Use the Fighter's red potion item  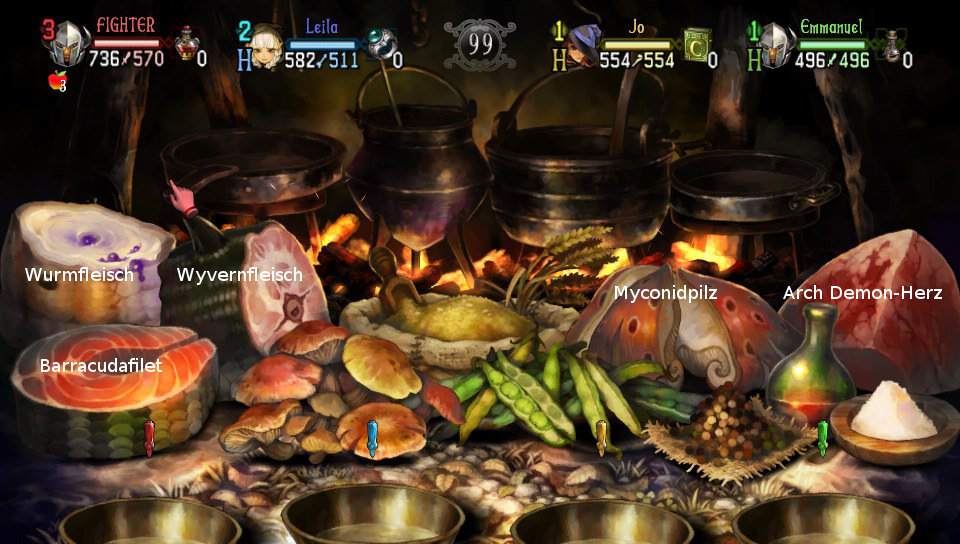(x=186, y=44)
